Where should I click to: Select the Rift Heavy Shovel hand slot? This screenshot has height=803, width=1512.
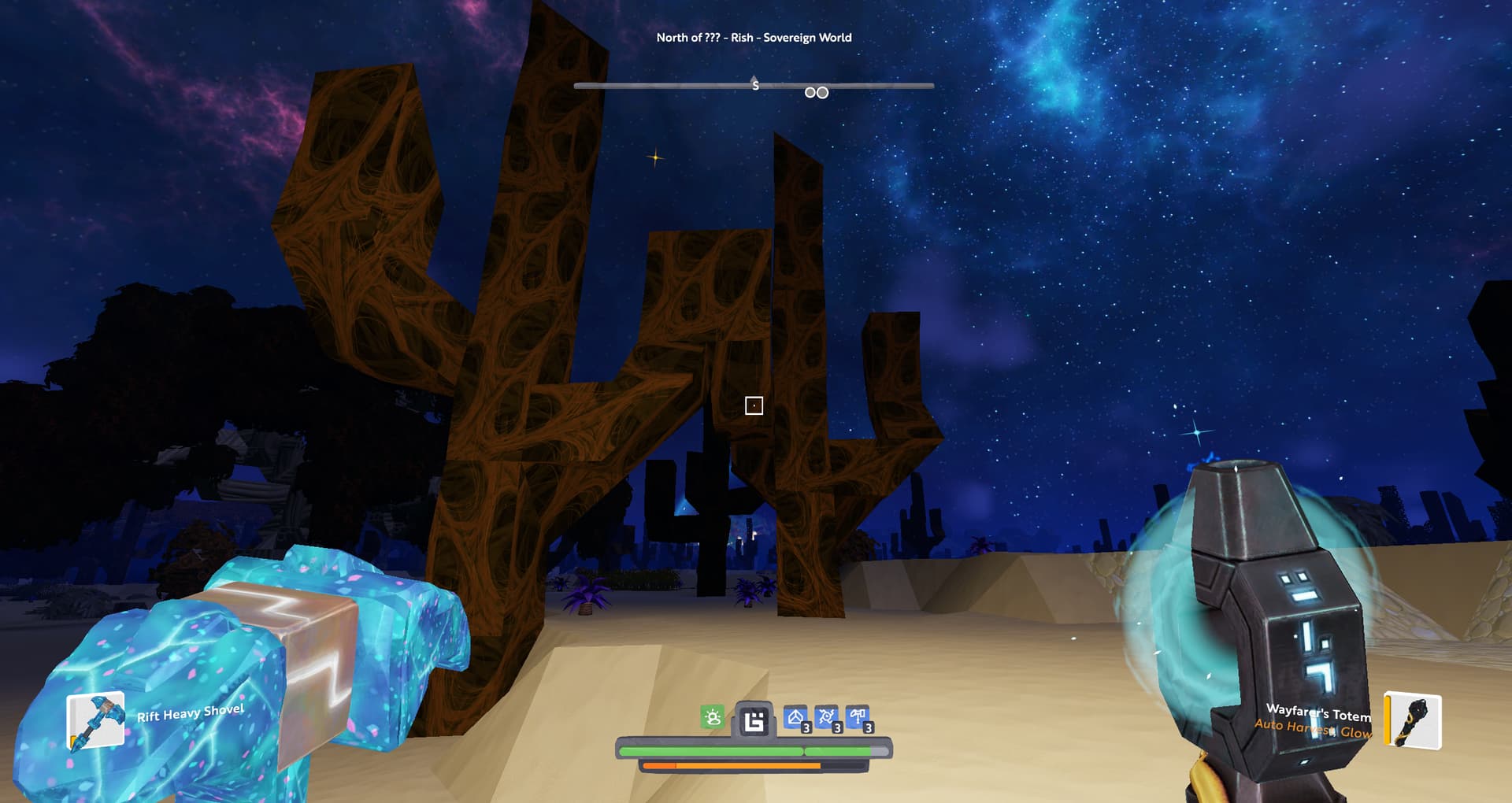point(95,720)
